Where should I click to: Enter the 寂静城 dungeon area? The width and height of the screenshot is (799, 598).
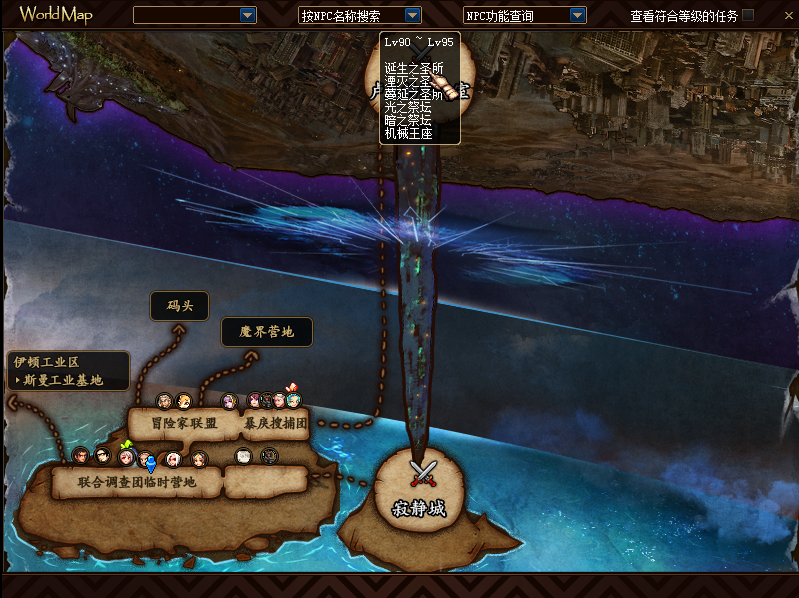[x=418, y=508]
